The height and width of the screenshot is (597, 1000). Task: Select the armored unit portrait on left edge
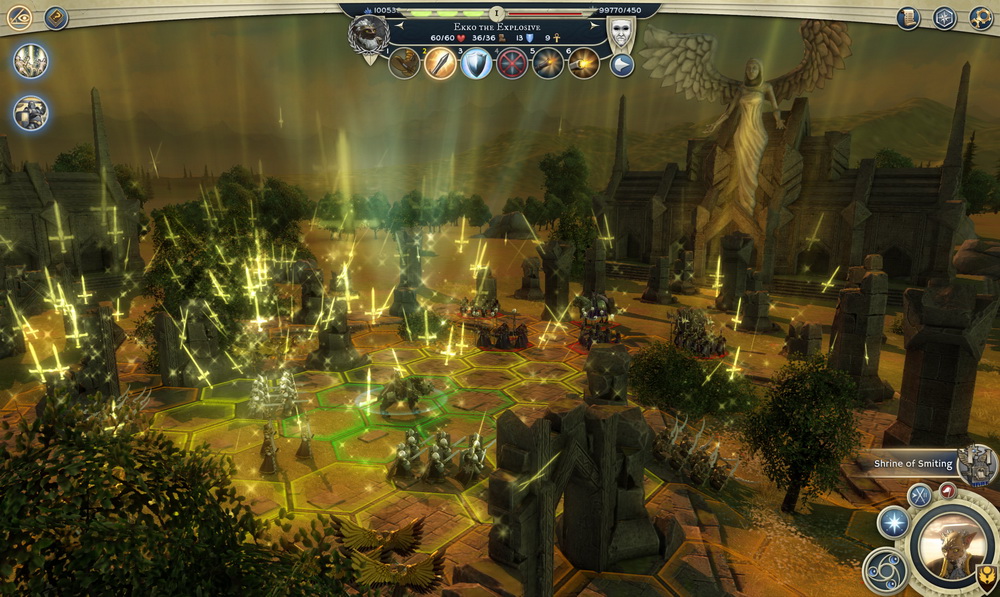31,112
